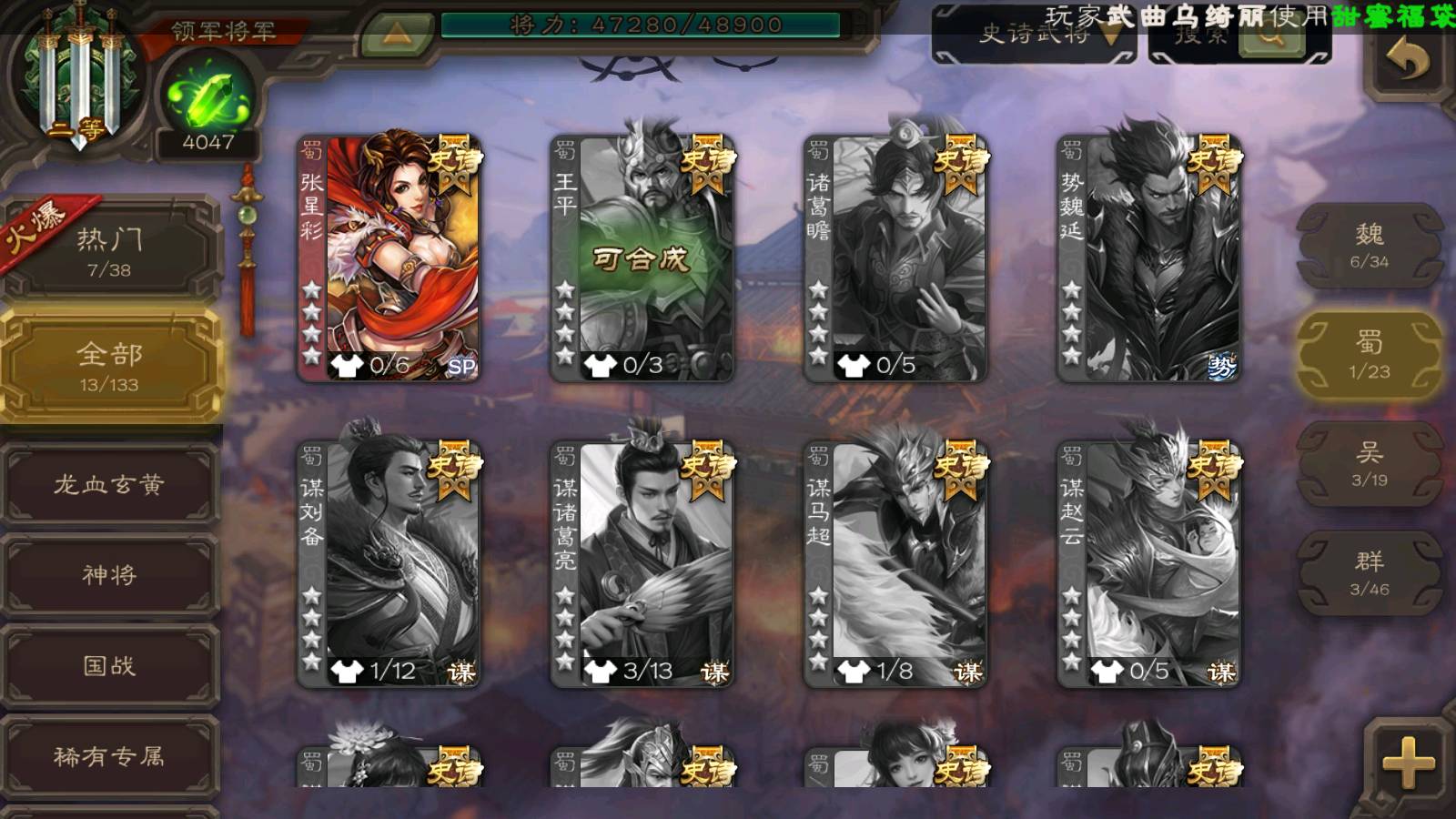
Task: Filter heroes by 吴 faction
Action: tap(1369, 464)
